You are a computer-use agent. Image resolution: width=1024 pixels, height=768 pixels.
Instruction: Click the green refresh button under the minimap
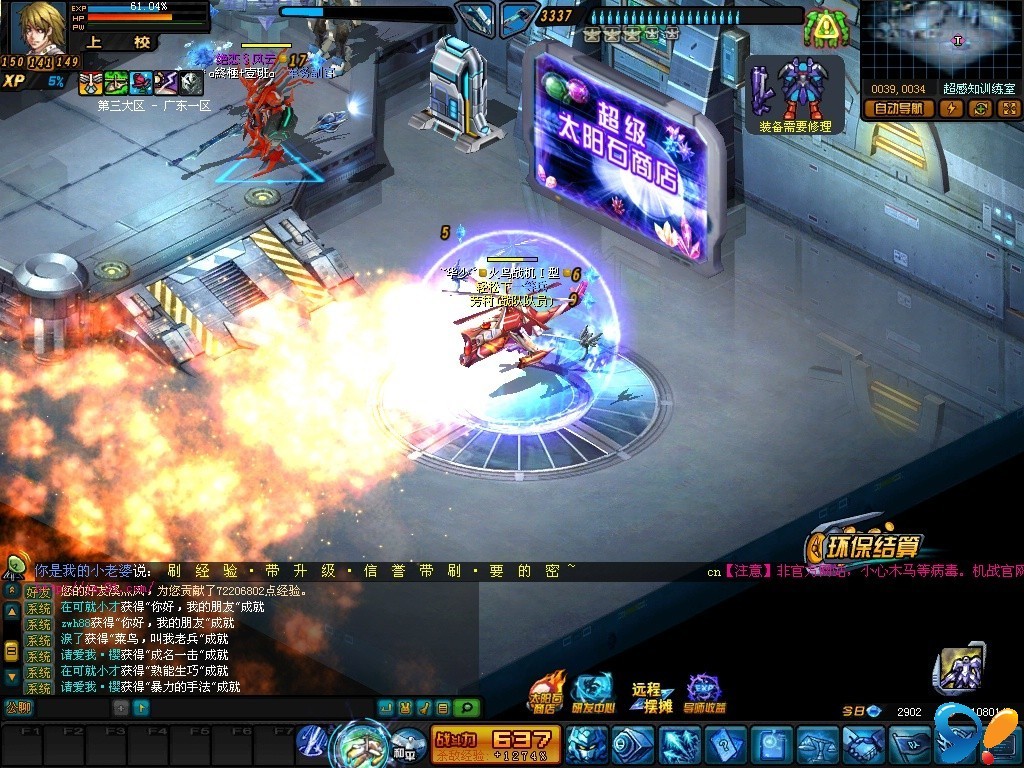pos(980,109)
